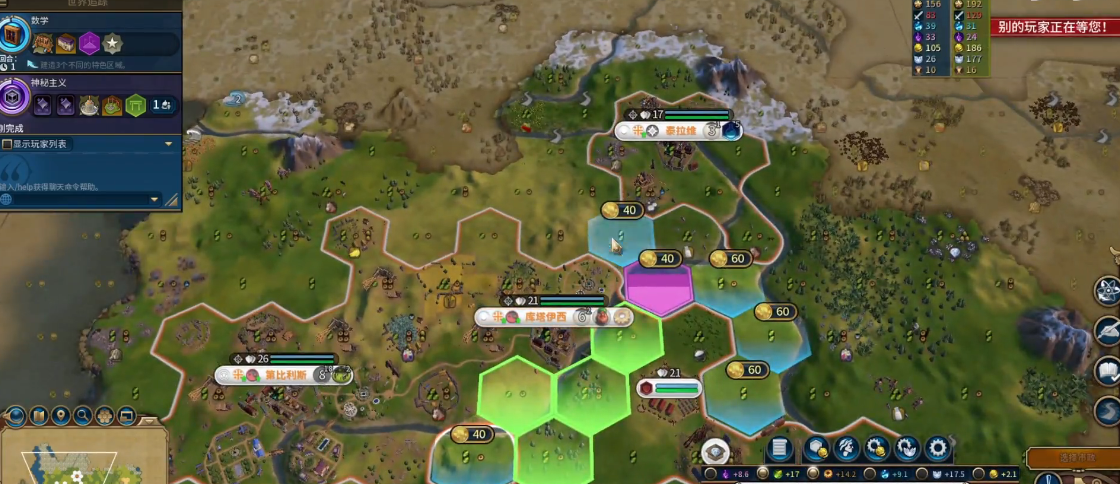Toggle the map options folded-map button
The image size is (1120, 484).
tap(39, 415)
